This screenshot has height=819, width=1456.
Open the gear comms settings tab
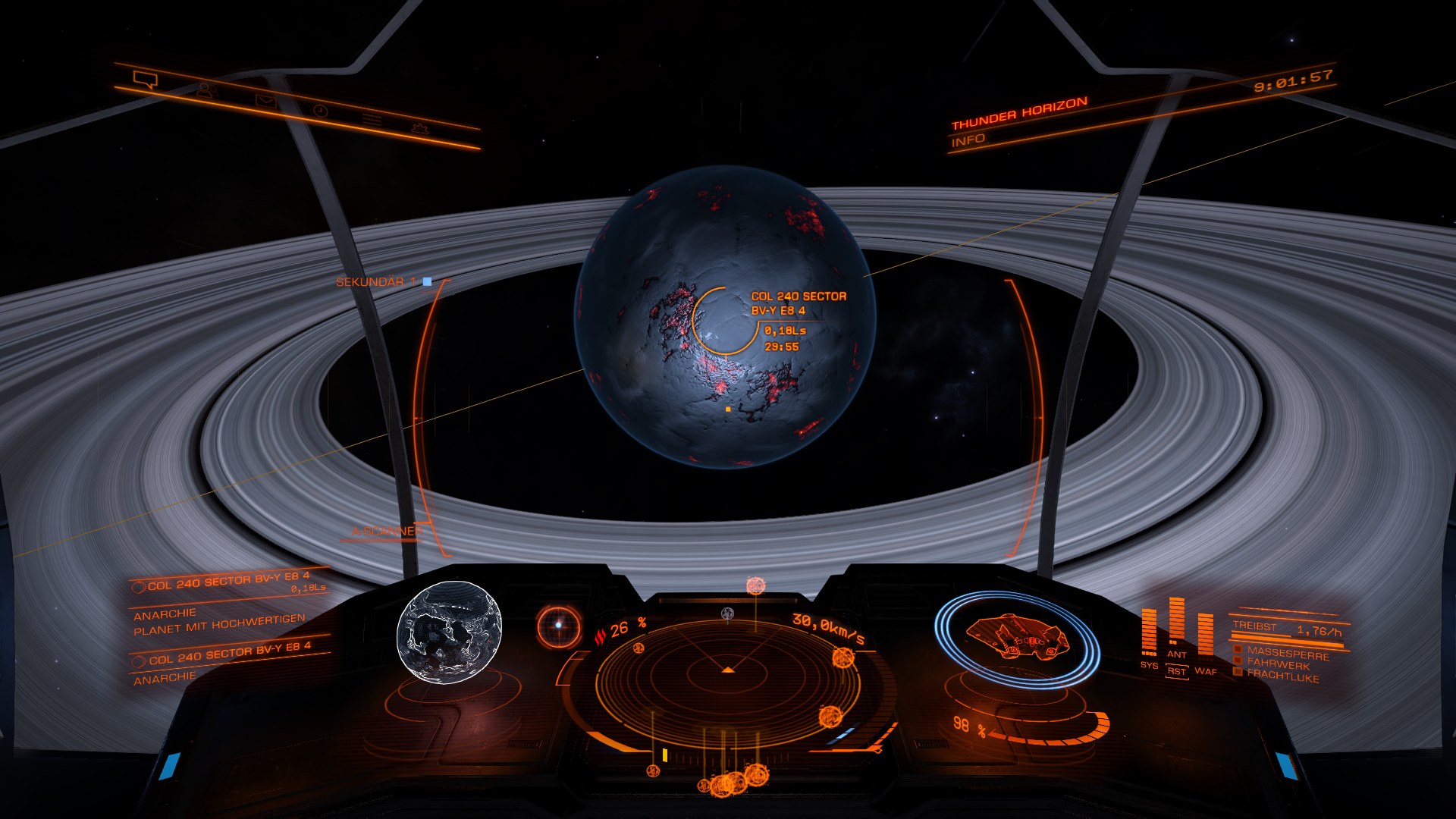(x=419, y=128)
